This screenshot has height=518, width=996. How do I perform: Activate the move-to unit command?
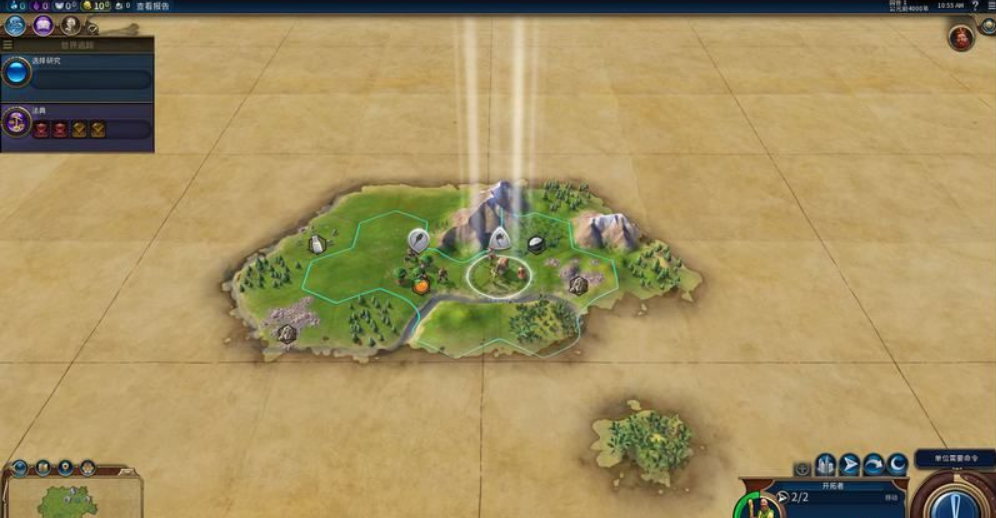click(850, 465)
